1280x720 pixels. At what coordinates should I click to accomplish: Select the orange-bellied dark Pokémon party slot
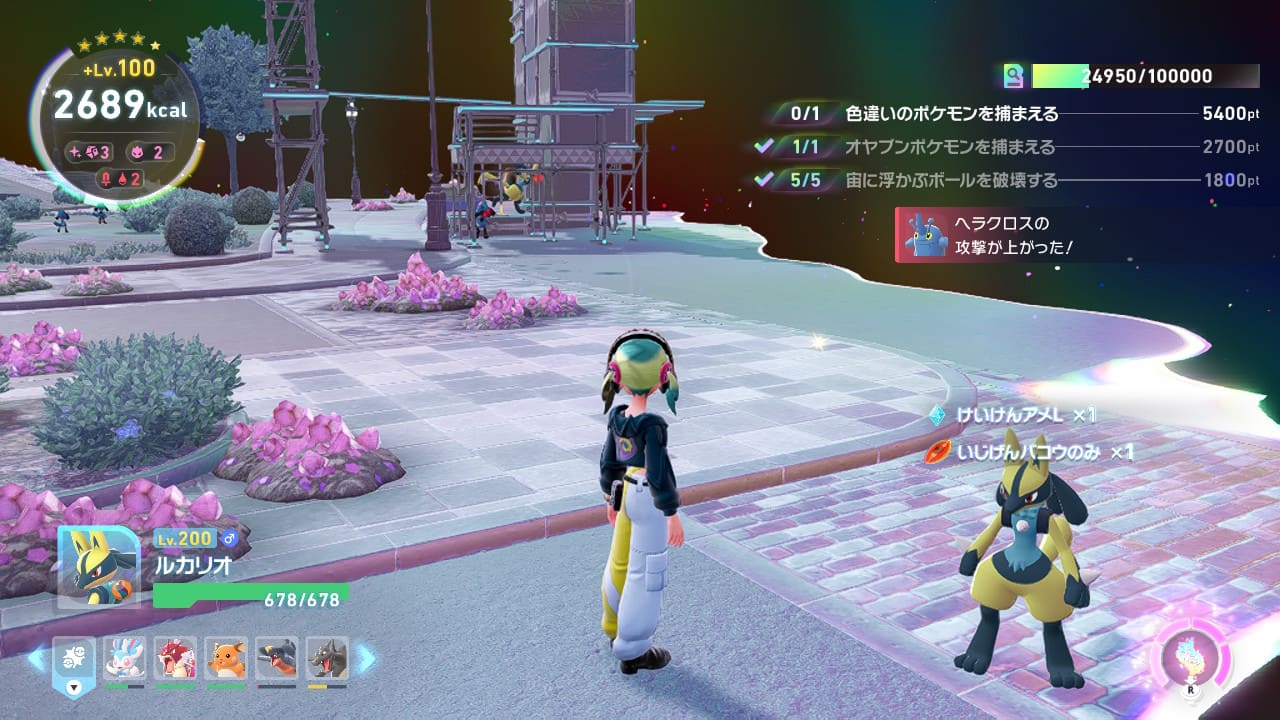pyautogui.click(x=277, y=658)
